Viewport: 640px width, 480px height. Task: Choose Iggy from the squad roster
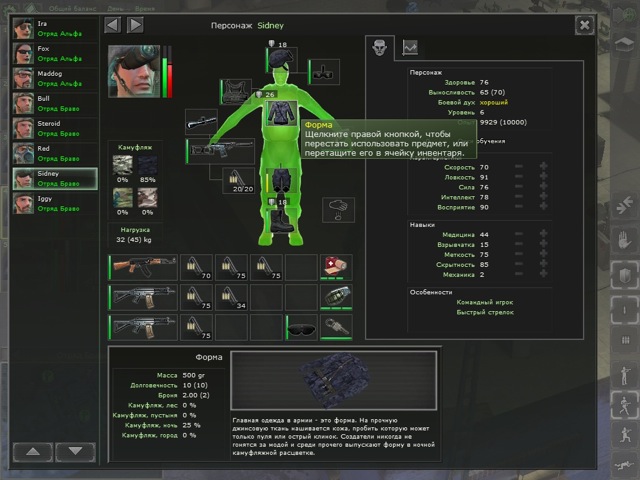point(54,203)
